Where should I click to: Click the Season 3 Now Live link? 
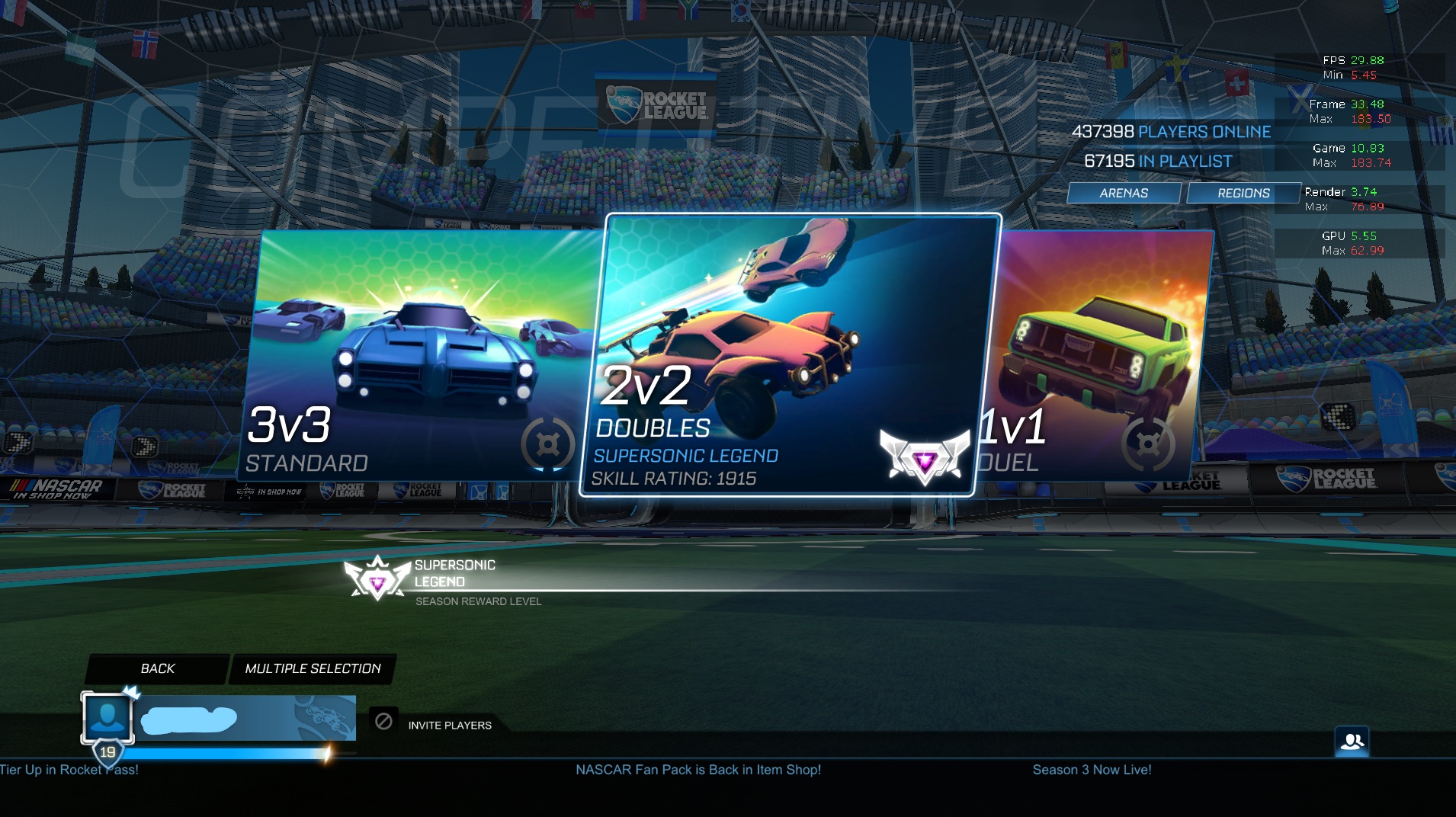[x=1093, y=770]
